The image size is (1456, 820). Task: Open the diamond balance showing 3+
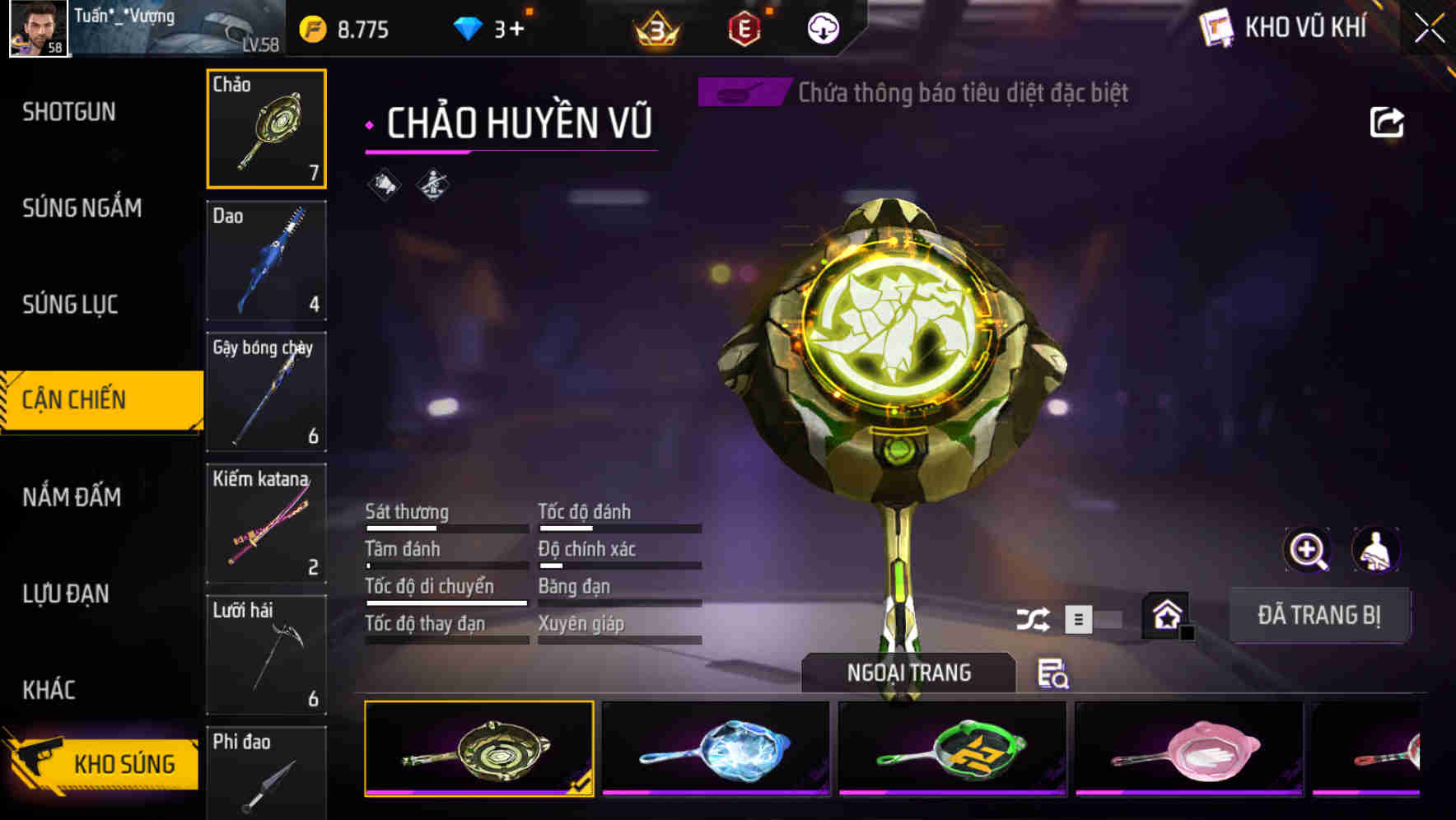tap(492, 27)
